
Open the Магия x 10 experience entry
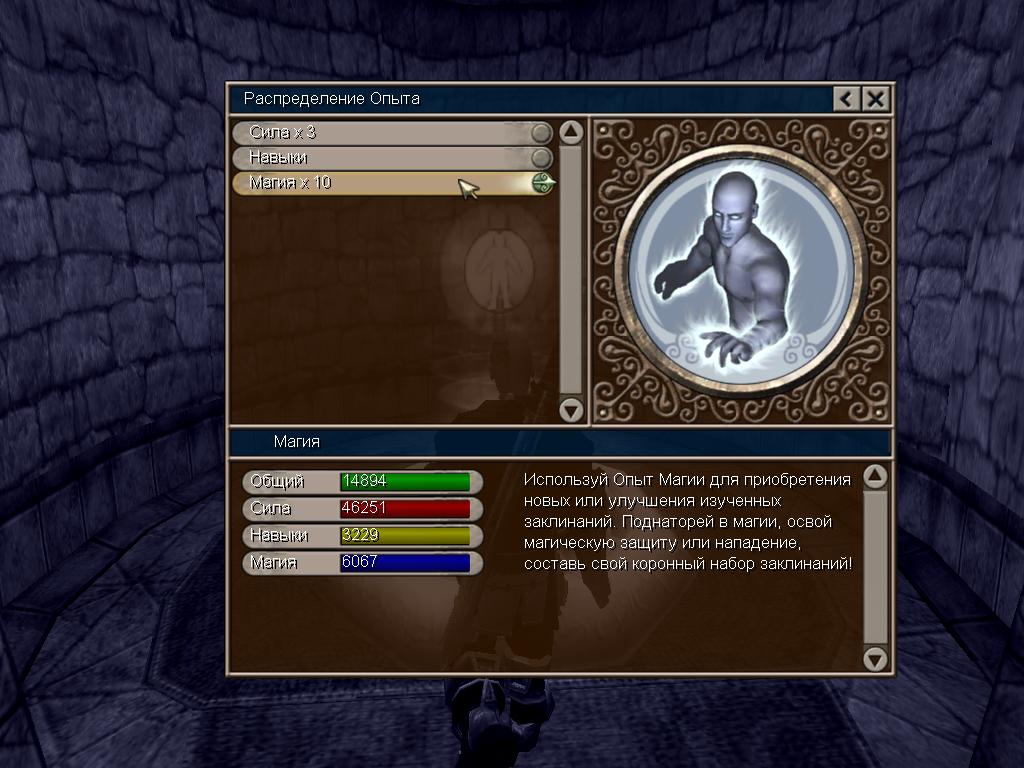[390, 183]
